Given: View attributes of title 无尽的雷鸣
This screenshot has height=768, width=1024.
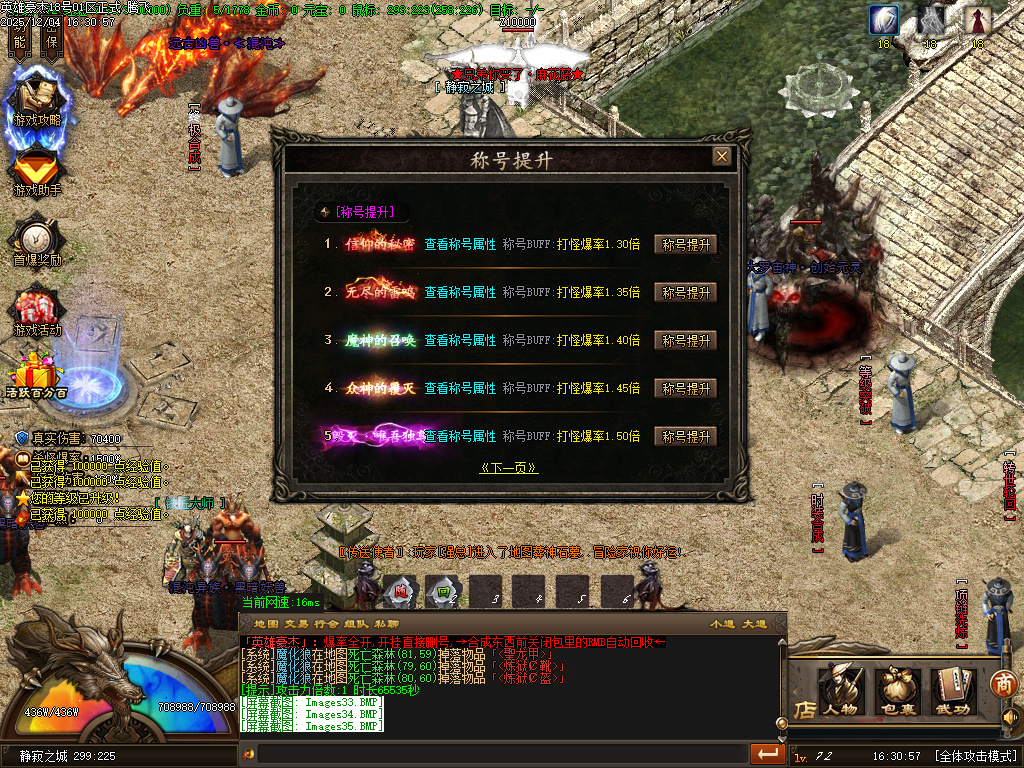Looking at the screenshot, I should 460,292.
